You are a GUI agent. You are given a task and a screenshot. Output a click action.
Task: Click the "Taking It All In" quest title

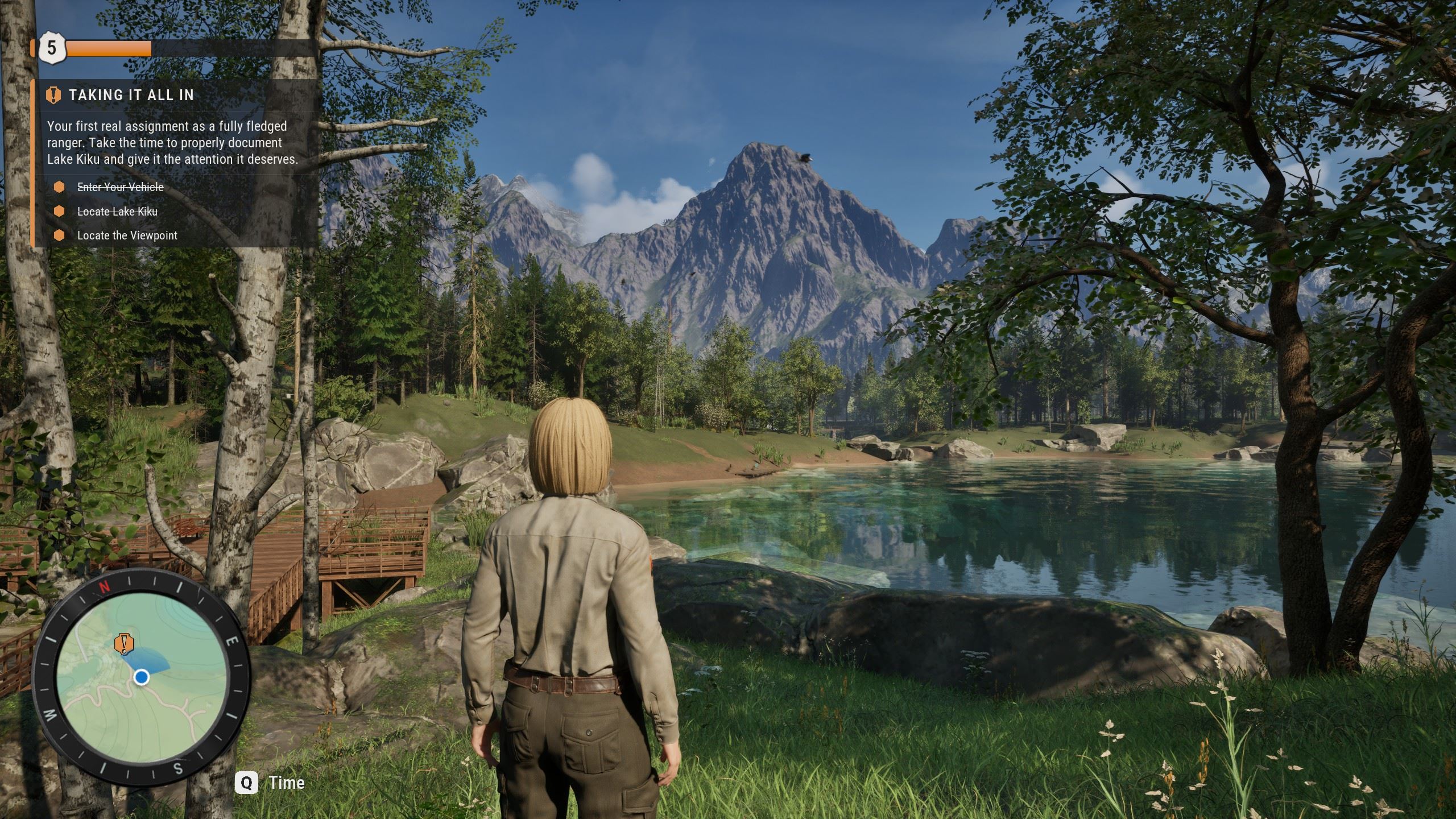(x=131, y=95)
